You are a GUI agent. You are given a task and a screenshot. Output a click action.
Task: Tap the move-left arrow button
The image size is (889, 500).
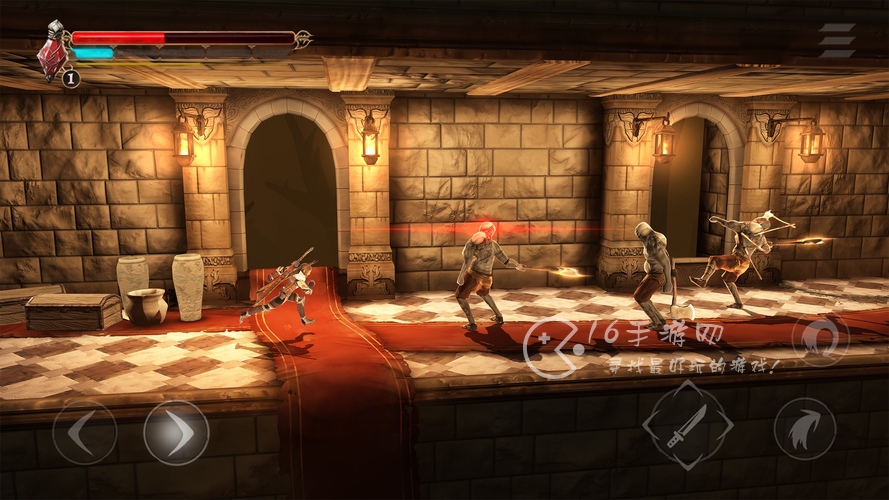click(x=84, y=432)
